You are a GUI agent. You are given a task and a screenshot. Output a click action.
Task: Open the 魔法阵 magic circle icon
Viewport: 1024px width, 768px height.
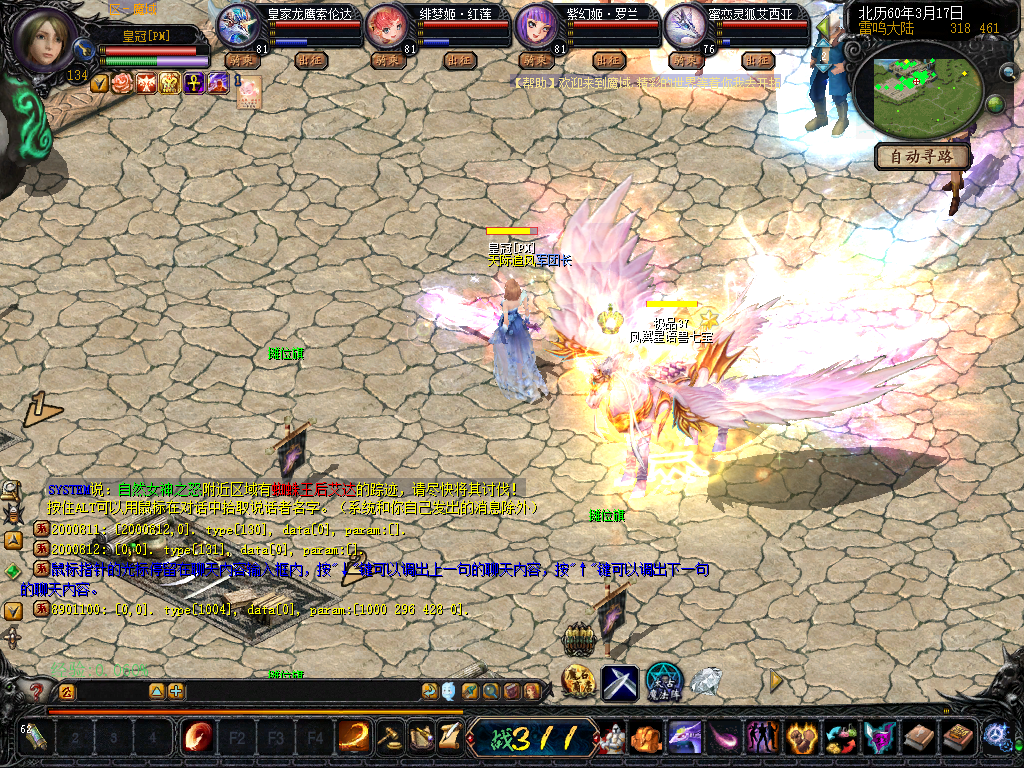tap(664, 683)
